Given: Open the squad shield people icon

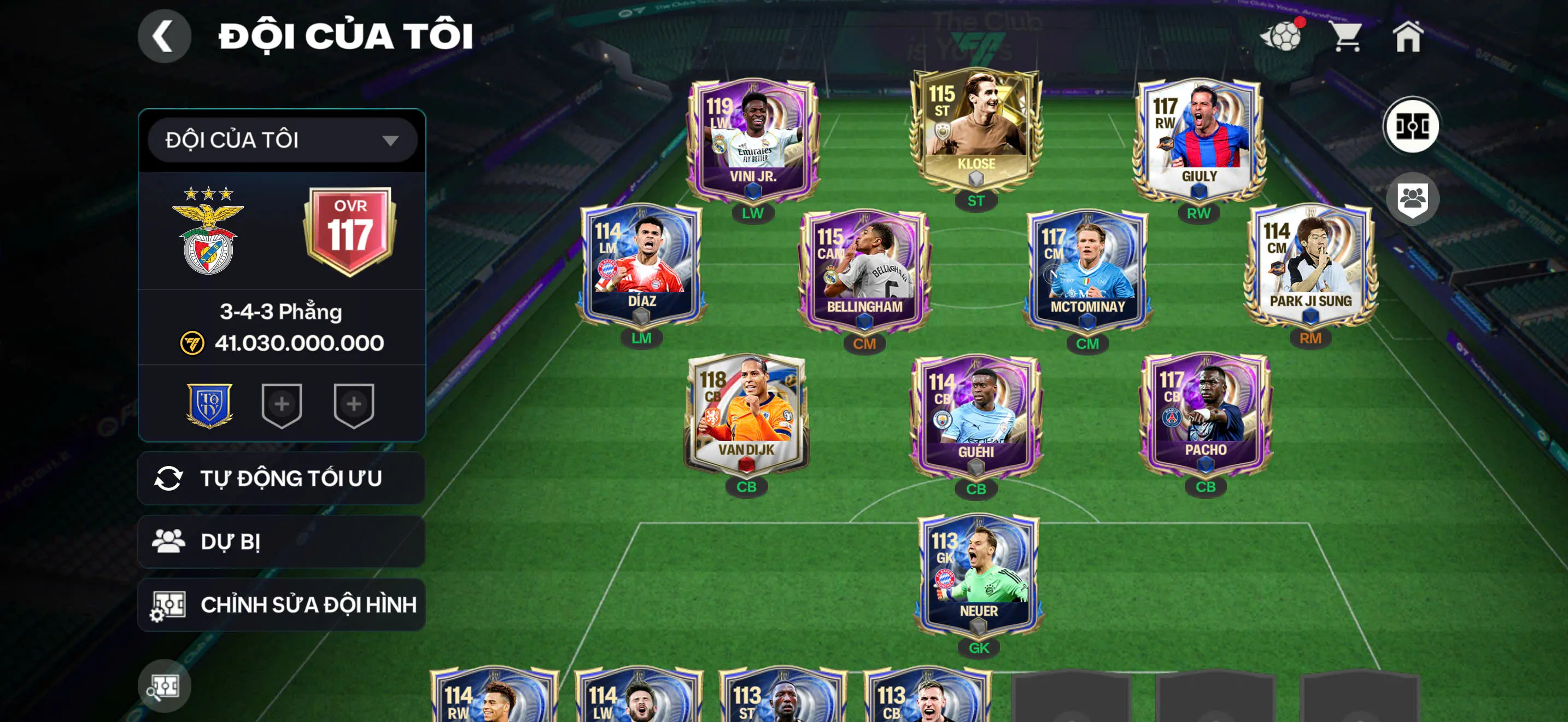Looking at the screenshot, I should click(x=1412, y=199).
